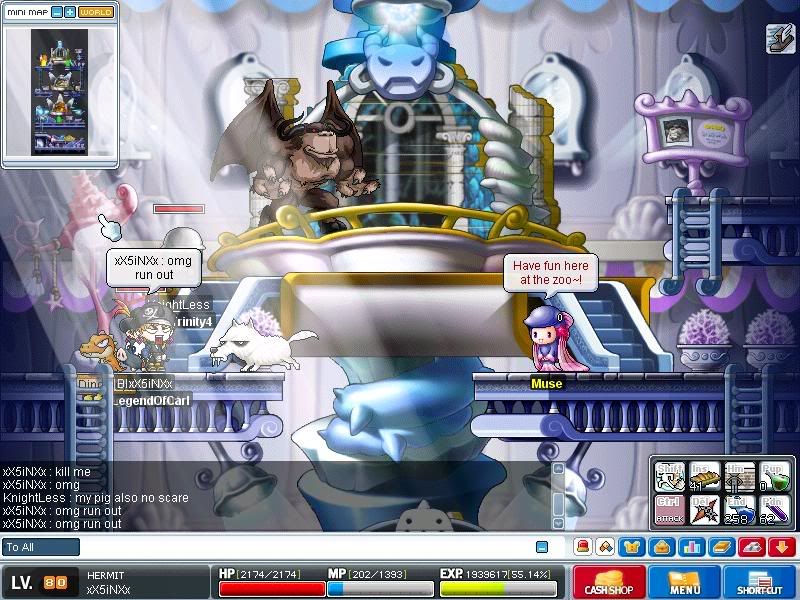Expand the mini map with the plus button
Image resolution: width=800 pixels, height=600 pixels.
(x=70, y=12)
